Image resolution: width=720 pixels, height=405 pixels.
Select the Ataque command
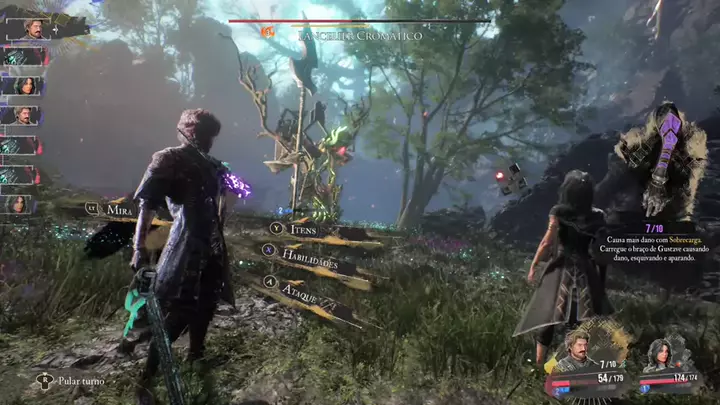tap(296, 284)
